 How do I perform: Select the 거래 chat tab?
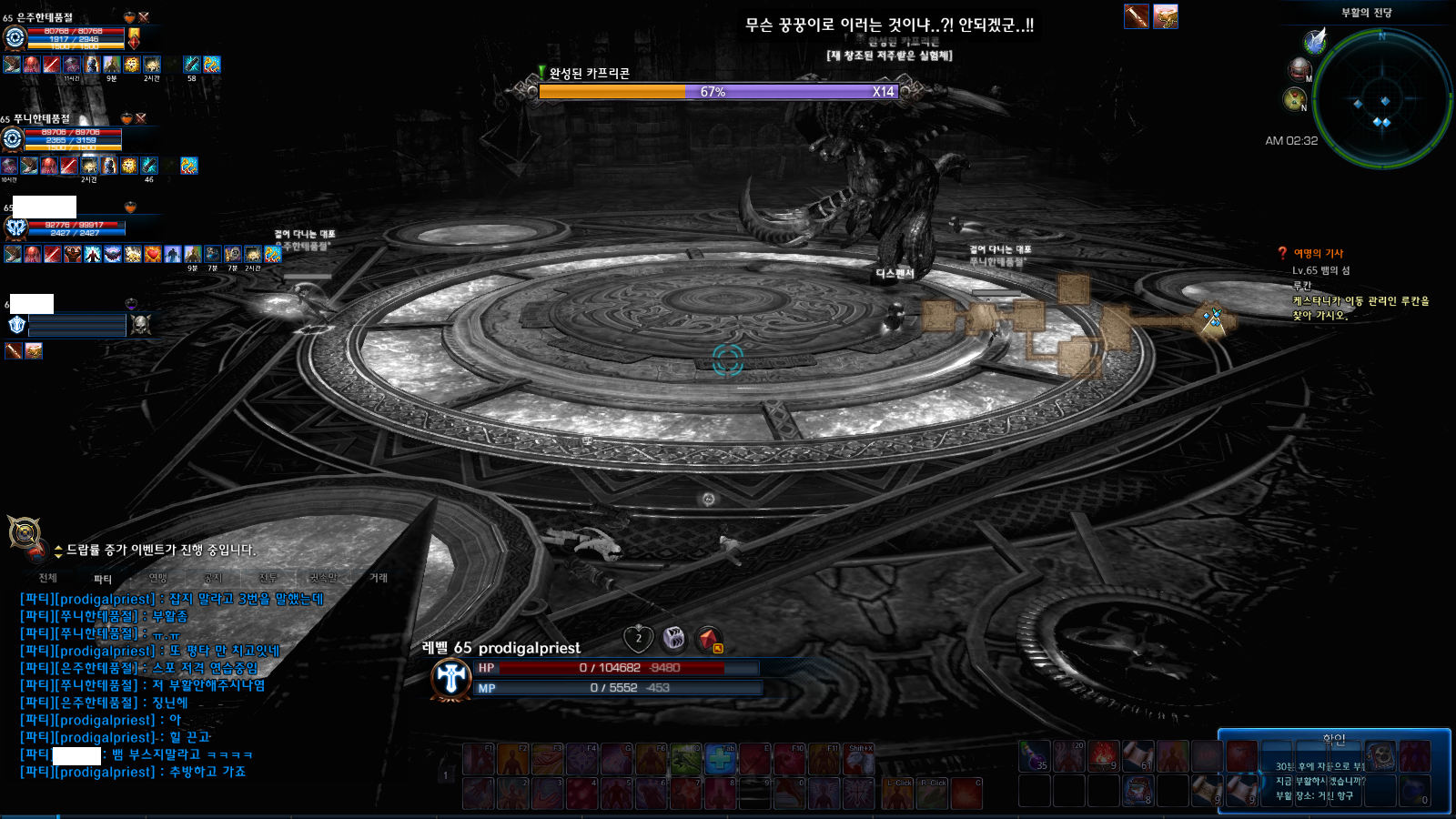click(x=379, y=578)
